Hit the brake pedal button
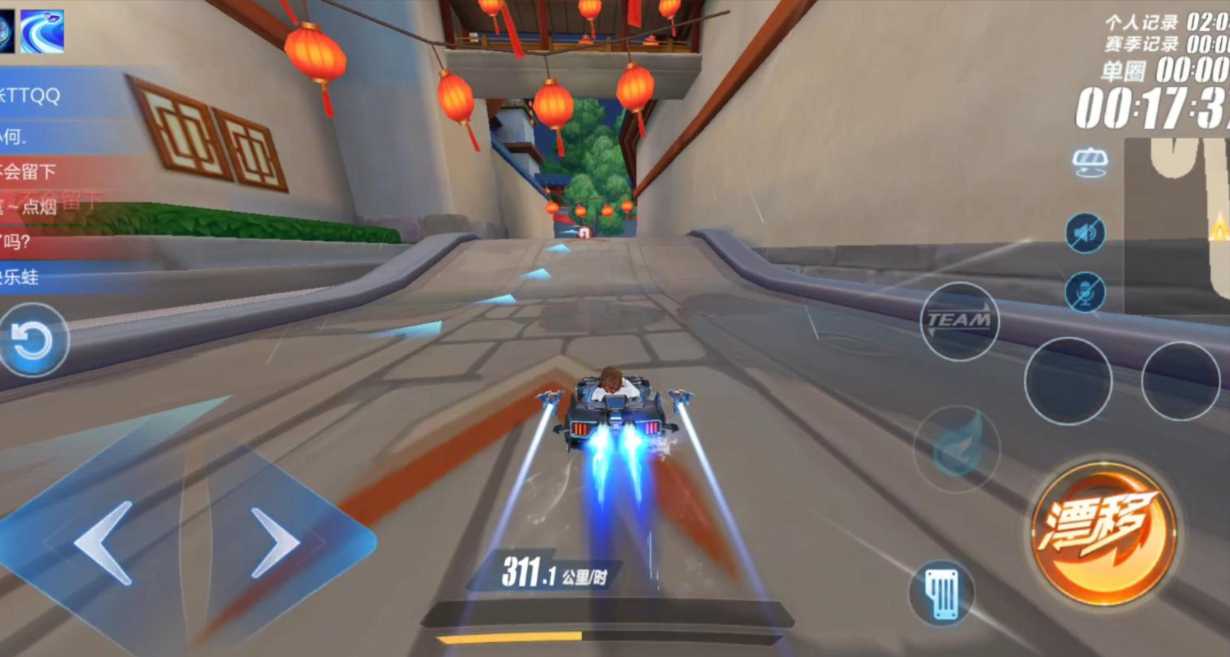The width and height of the screenshot is (1230, 657). 941,594
